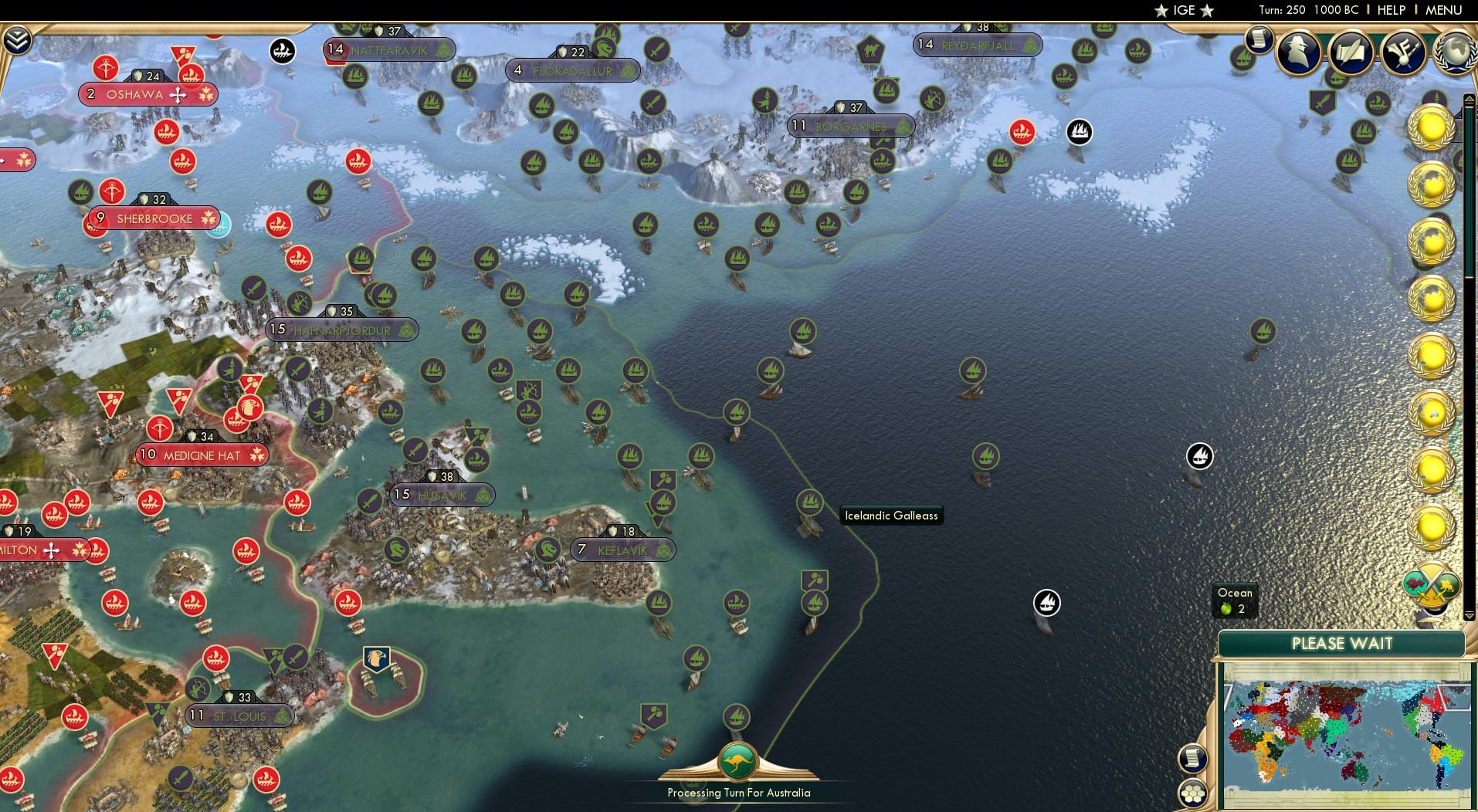
Task: Open HELP from the top bar
Action: (1391, 10)
